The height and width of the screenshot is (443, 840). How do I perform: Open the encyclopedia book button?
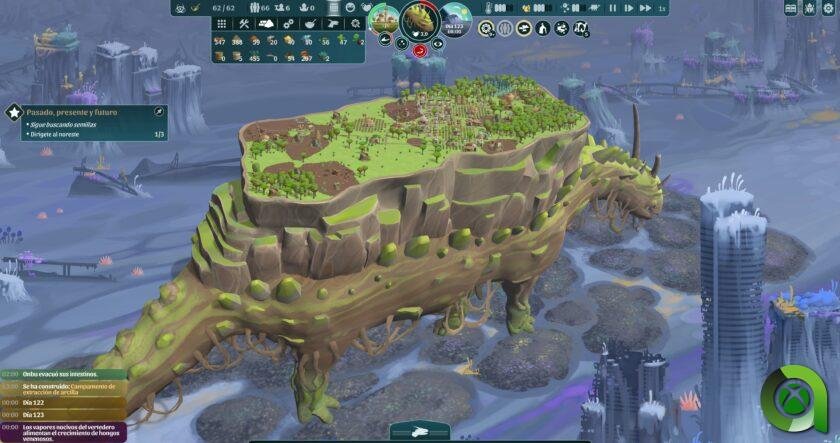pyautogui.click(x=791, y=8)
